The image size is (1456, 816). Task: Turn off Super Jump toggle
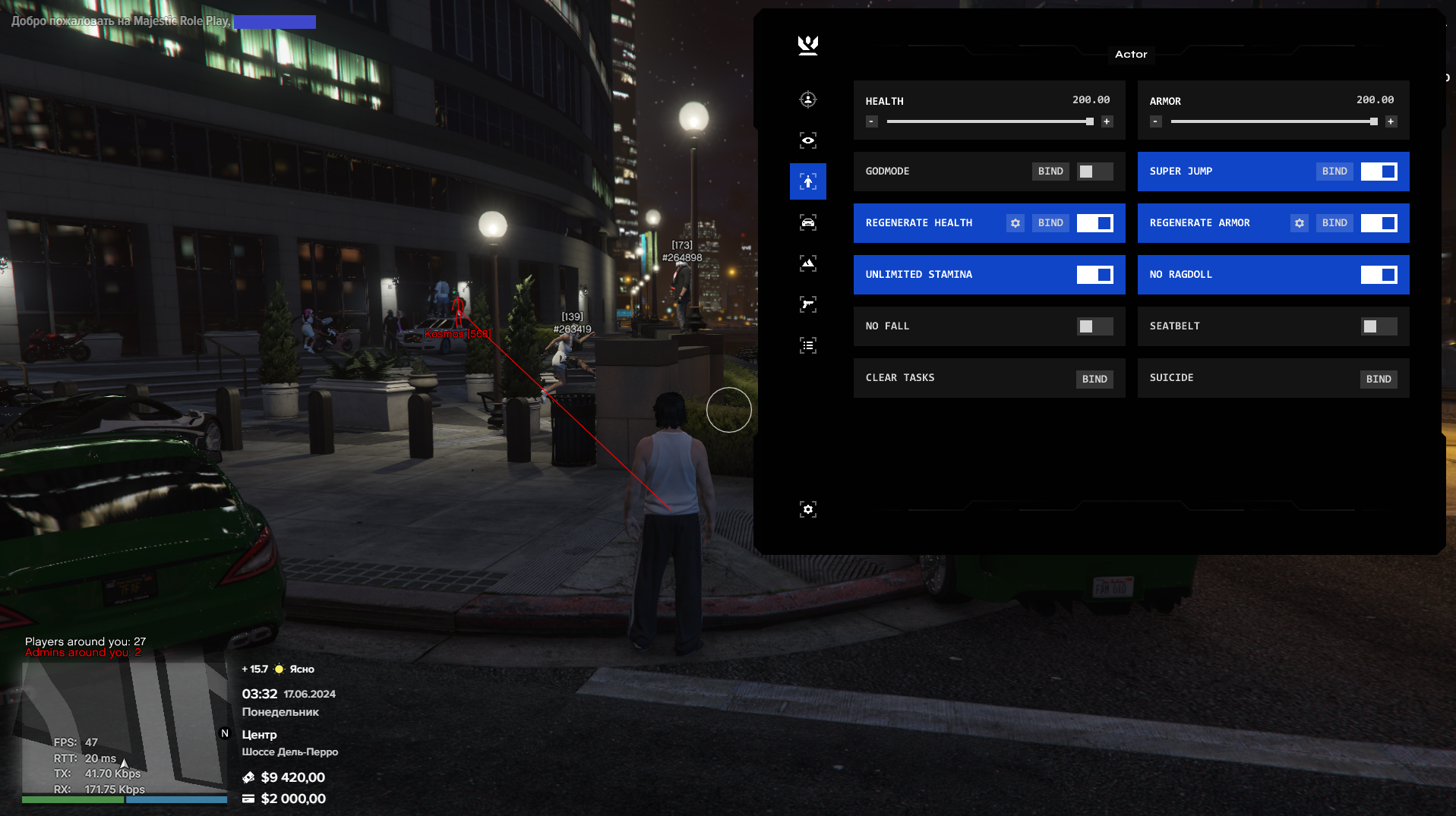pyautogui.click(x=1378, y=172)
